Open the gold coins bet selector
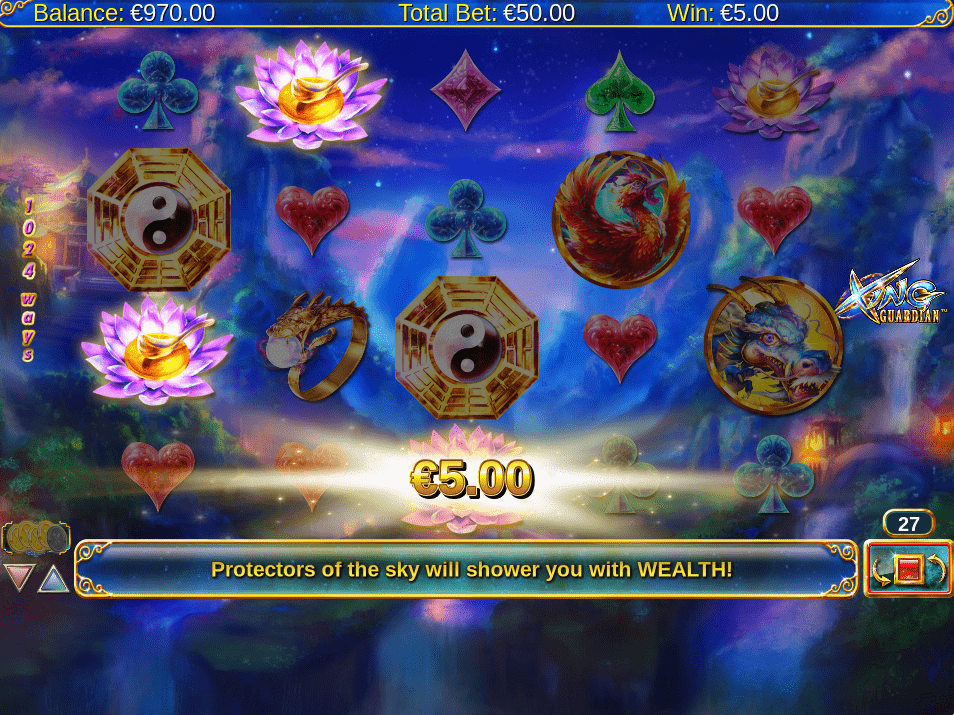 (x=36, y=539)
